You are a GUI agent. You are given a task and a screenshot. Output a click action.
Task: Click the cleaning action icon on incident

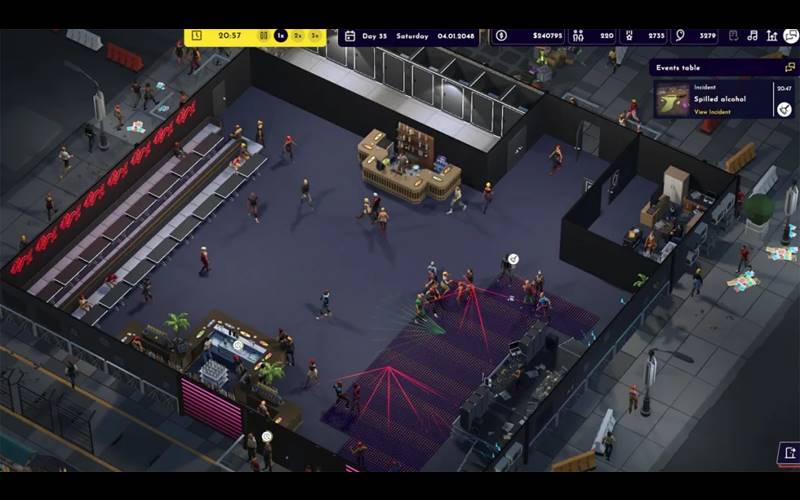point(784,110)
